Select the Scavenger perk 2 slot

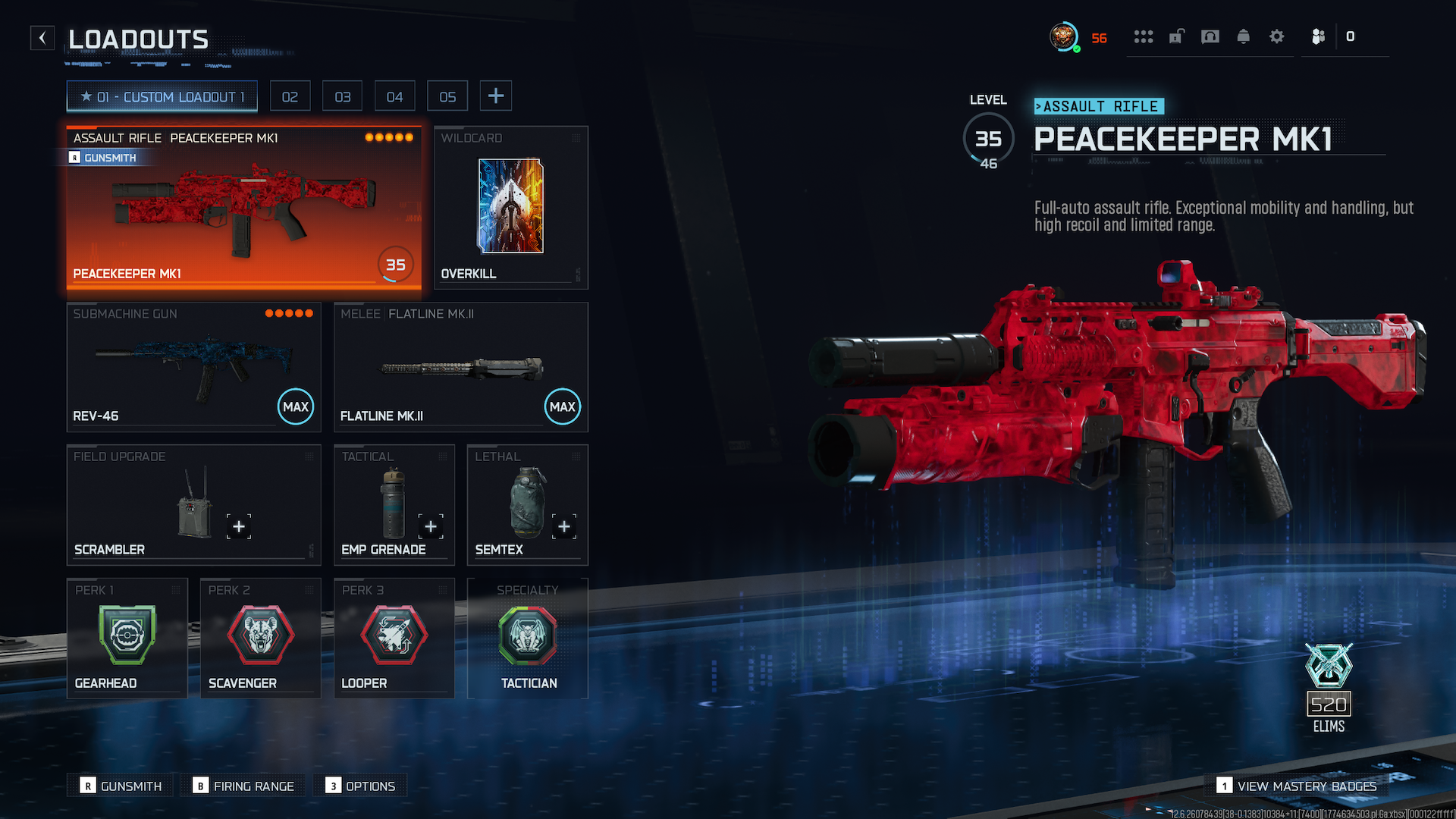click(x=260, y=638)
